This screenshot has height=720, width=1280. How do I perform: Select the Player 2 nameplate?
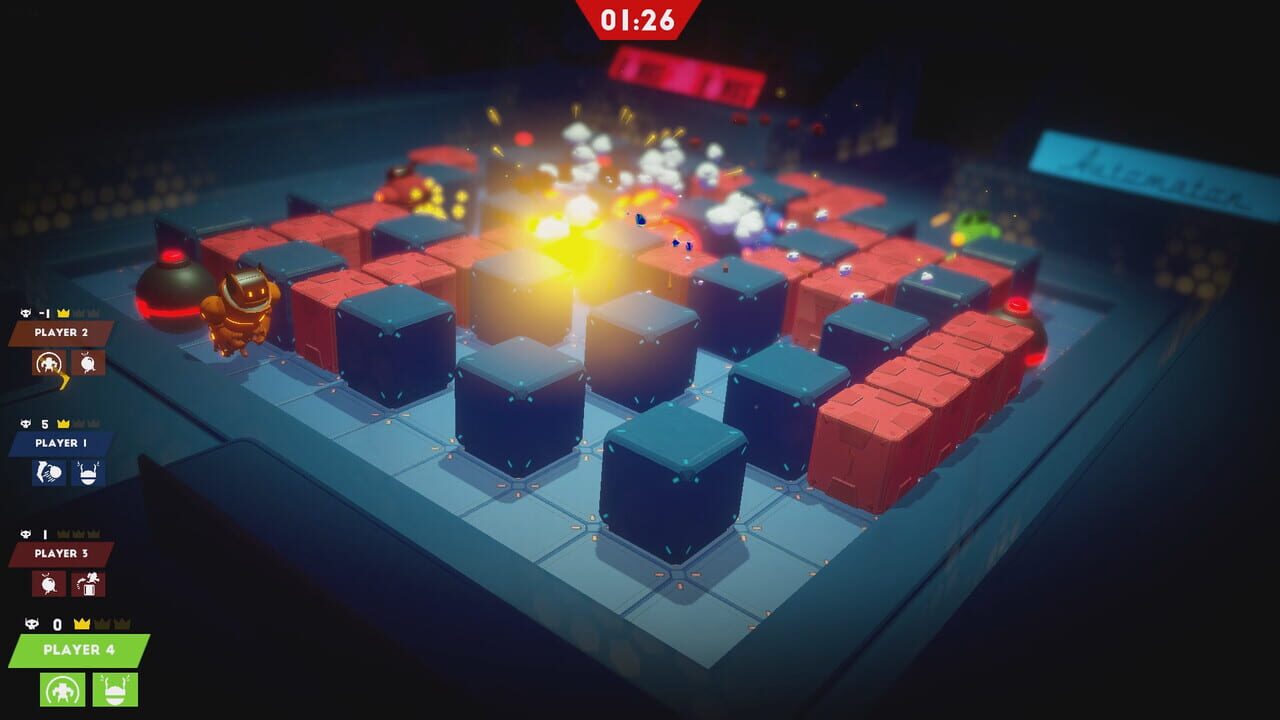click(60, 332)
